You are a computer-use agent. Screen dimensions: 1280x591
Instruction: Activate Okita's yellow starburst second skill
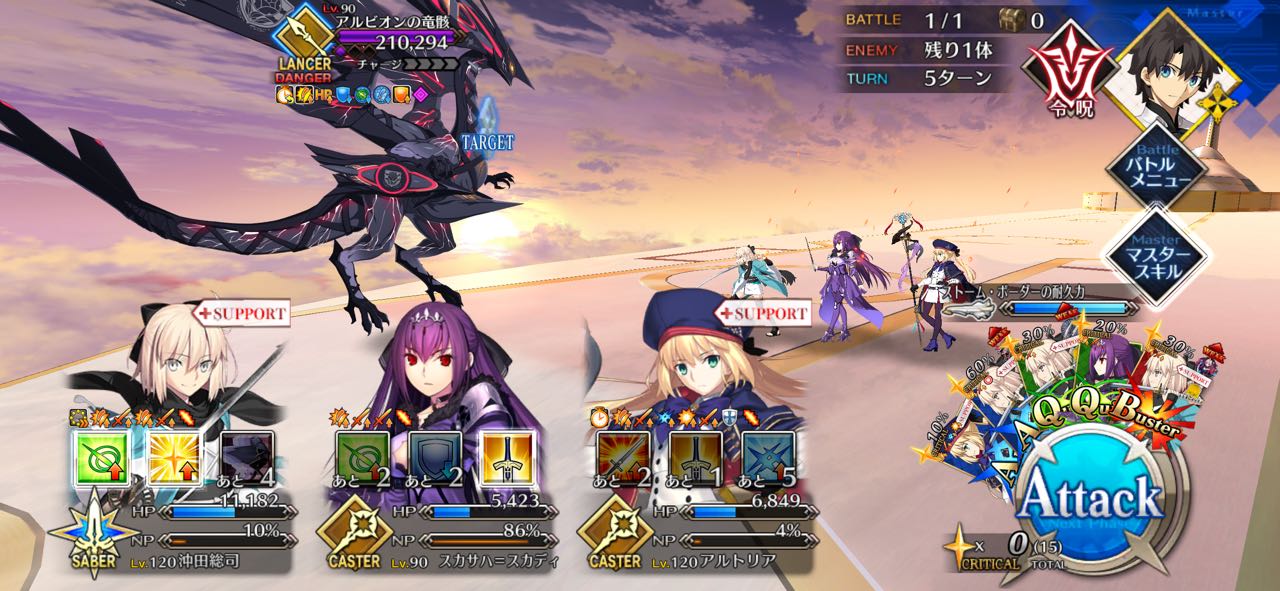coord(174,458)
